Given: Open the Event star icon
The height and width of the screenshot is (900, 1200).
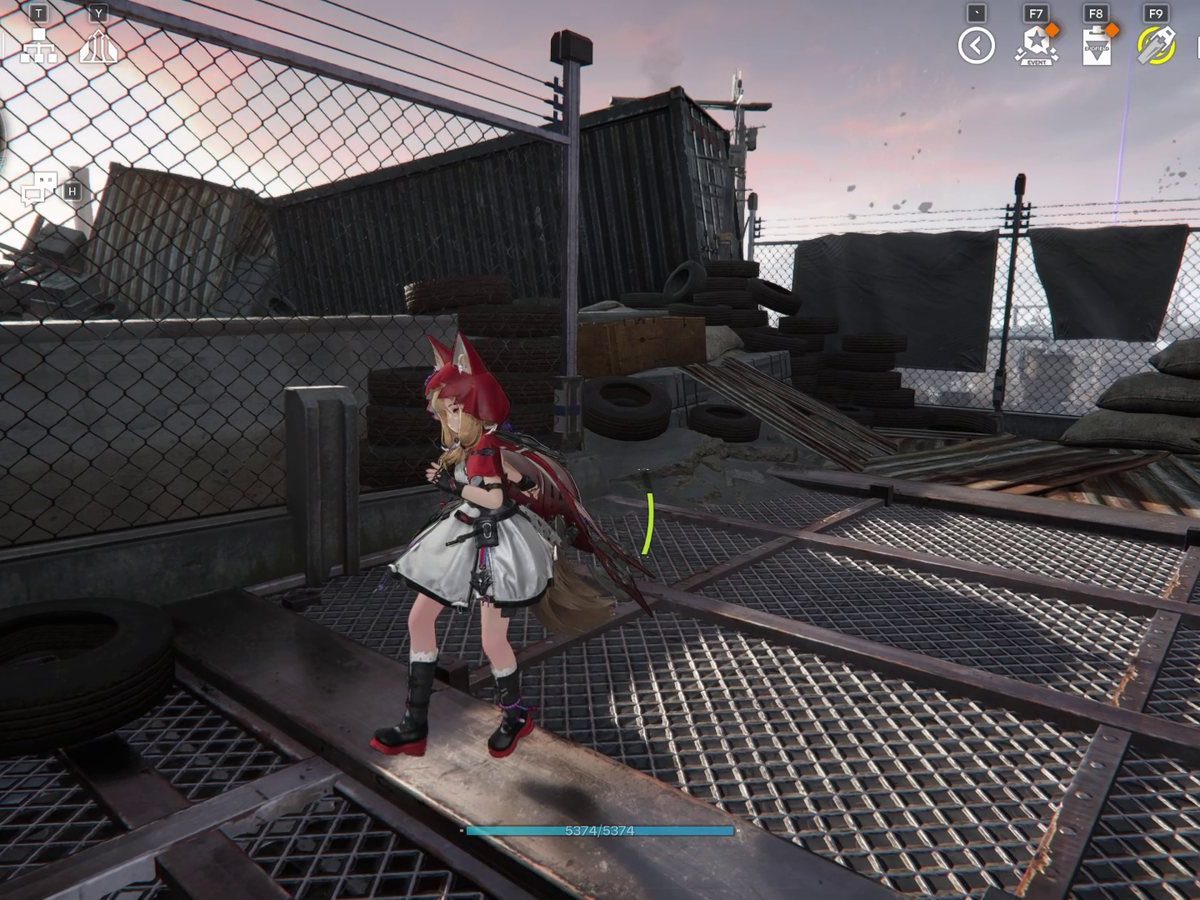Looking at the screenshot, I should pyautogui.click(x=1035, y=46).
